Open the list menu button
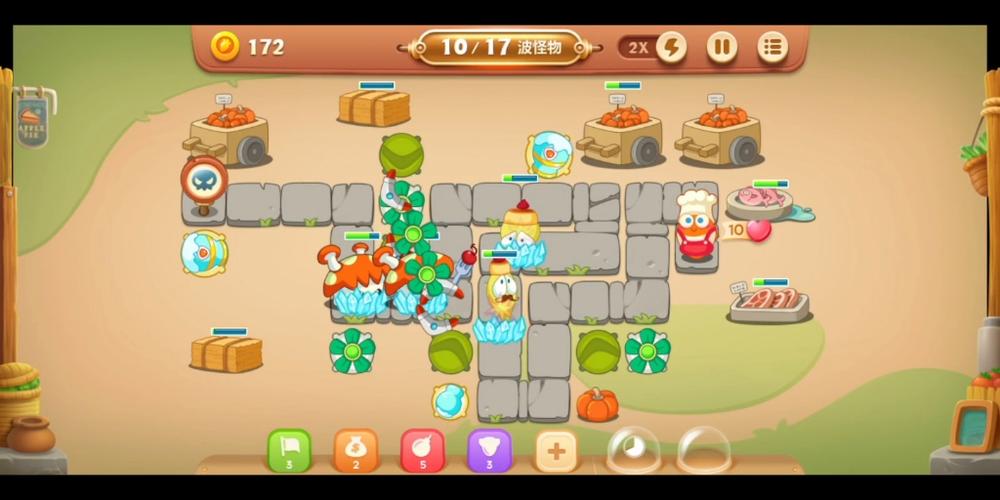1000x500 pixels. (x=772, y=47)
